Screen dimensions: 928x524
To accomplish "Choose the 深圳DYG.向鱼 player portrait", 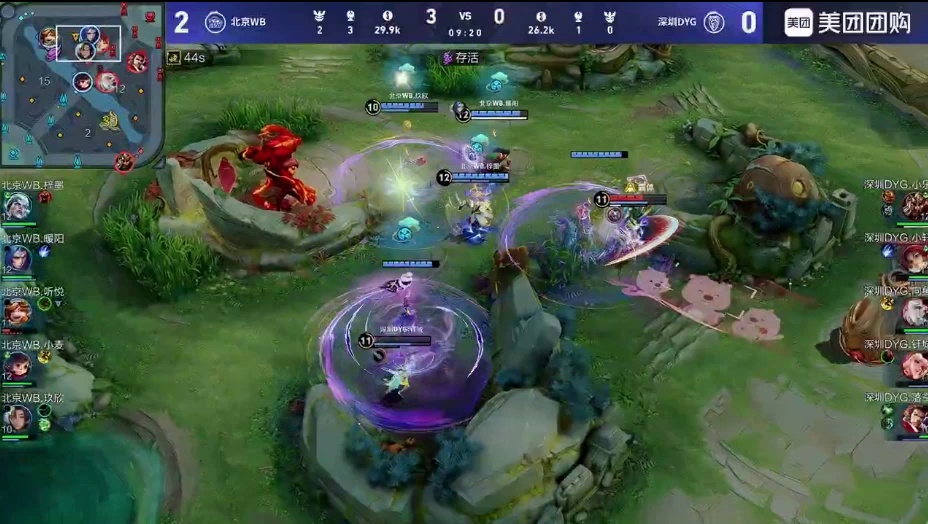I will point(914,312).
